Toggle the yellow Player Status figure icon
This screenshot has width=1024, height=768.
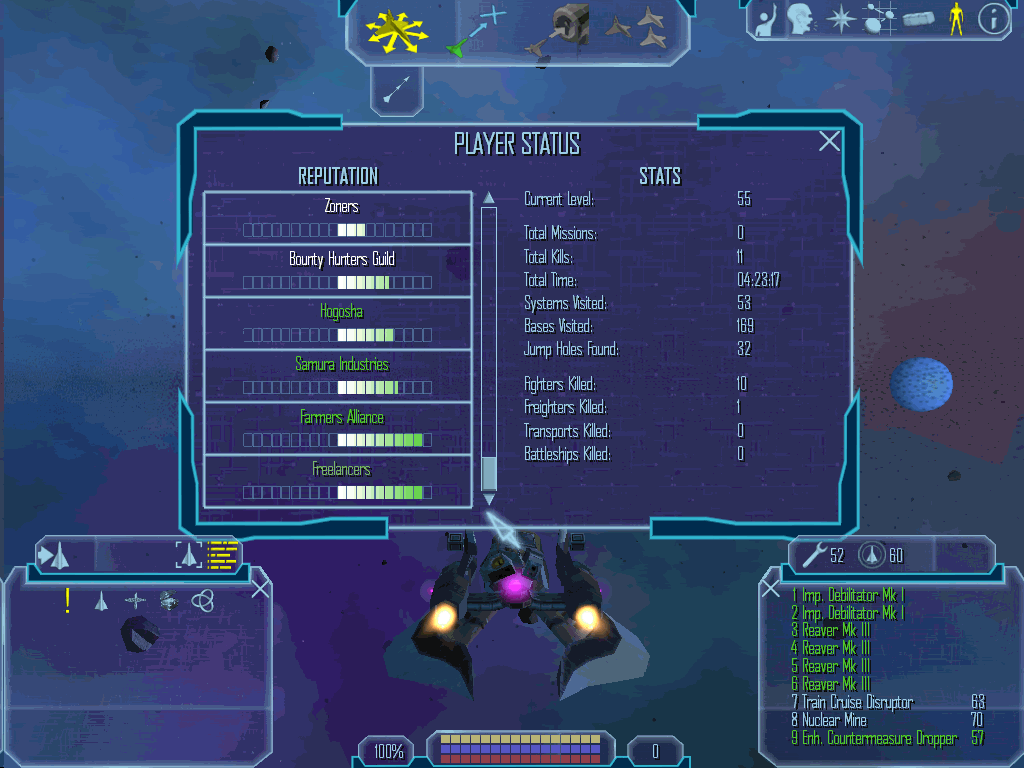(956, 20)
